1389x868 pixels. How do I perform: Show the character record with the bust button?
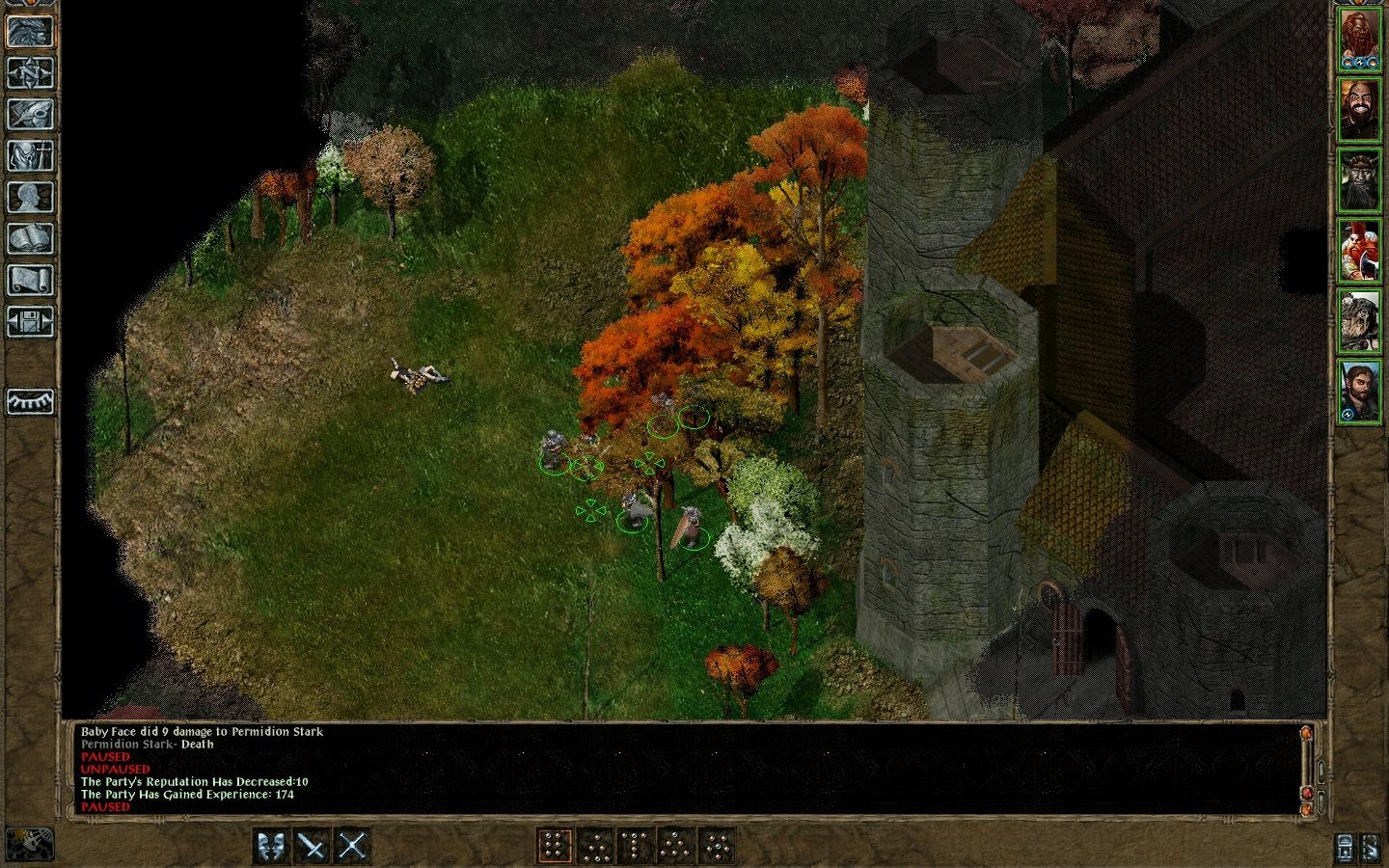(30, 197)
